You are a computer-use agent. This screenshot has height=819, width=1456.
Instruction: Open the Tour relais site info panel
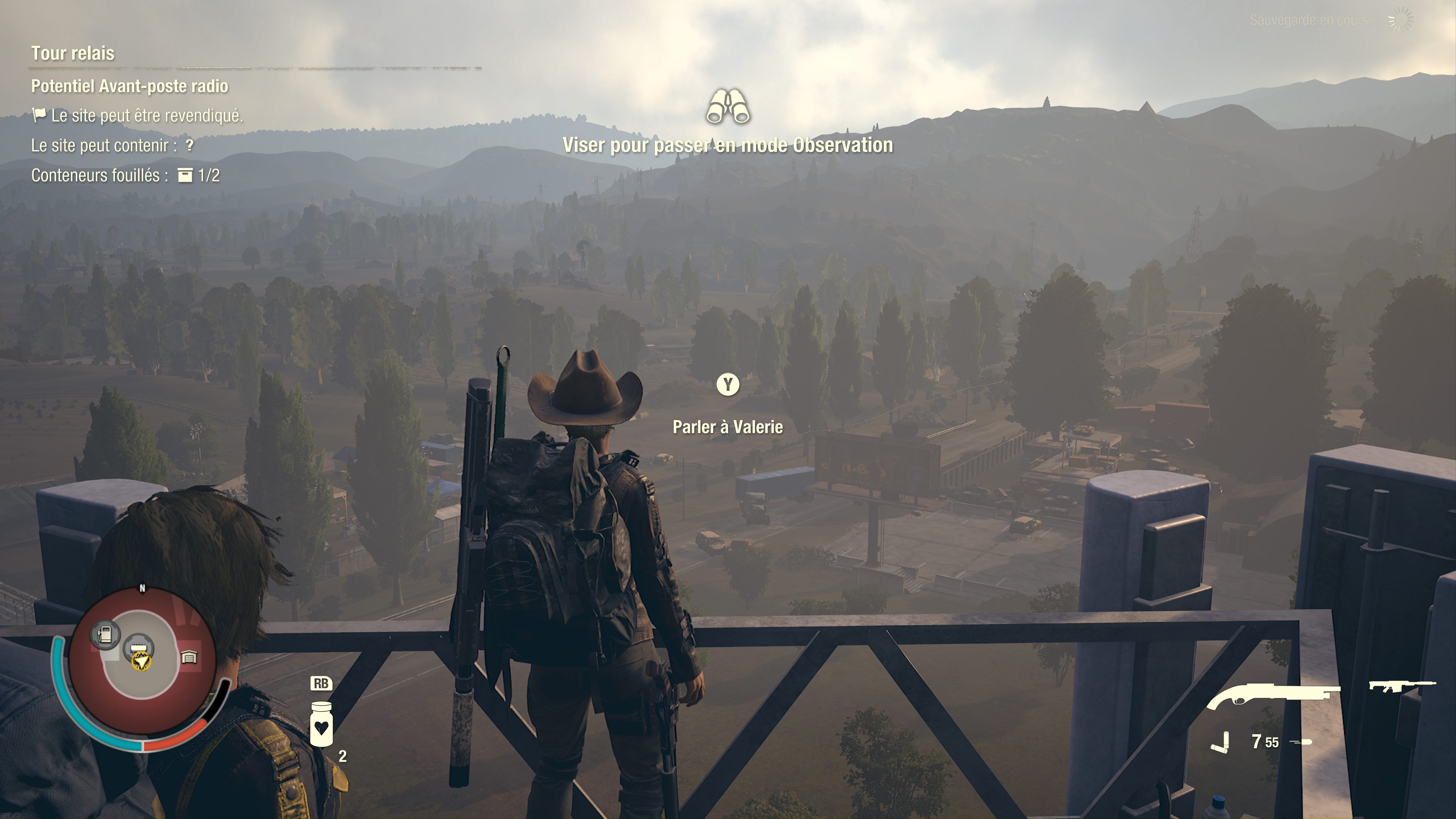(73, 53)
